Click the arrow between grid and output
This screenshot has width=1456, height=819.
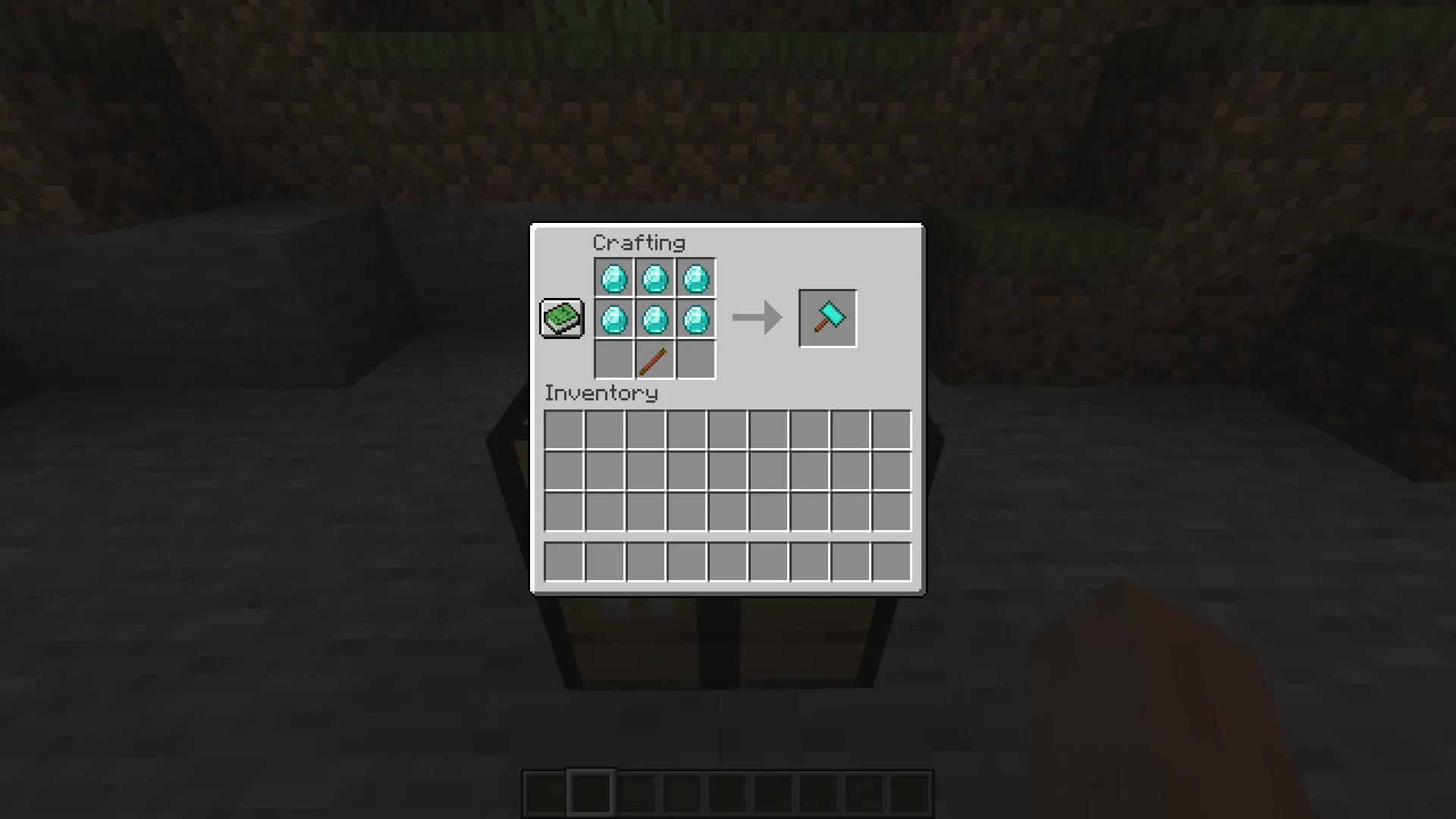(756, 318)
